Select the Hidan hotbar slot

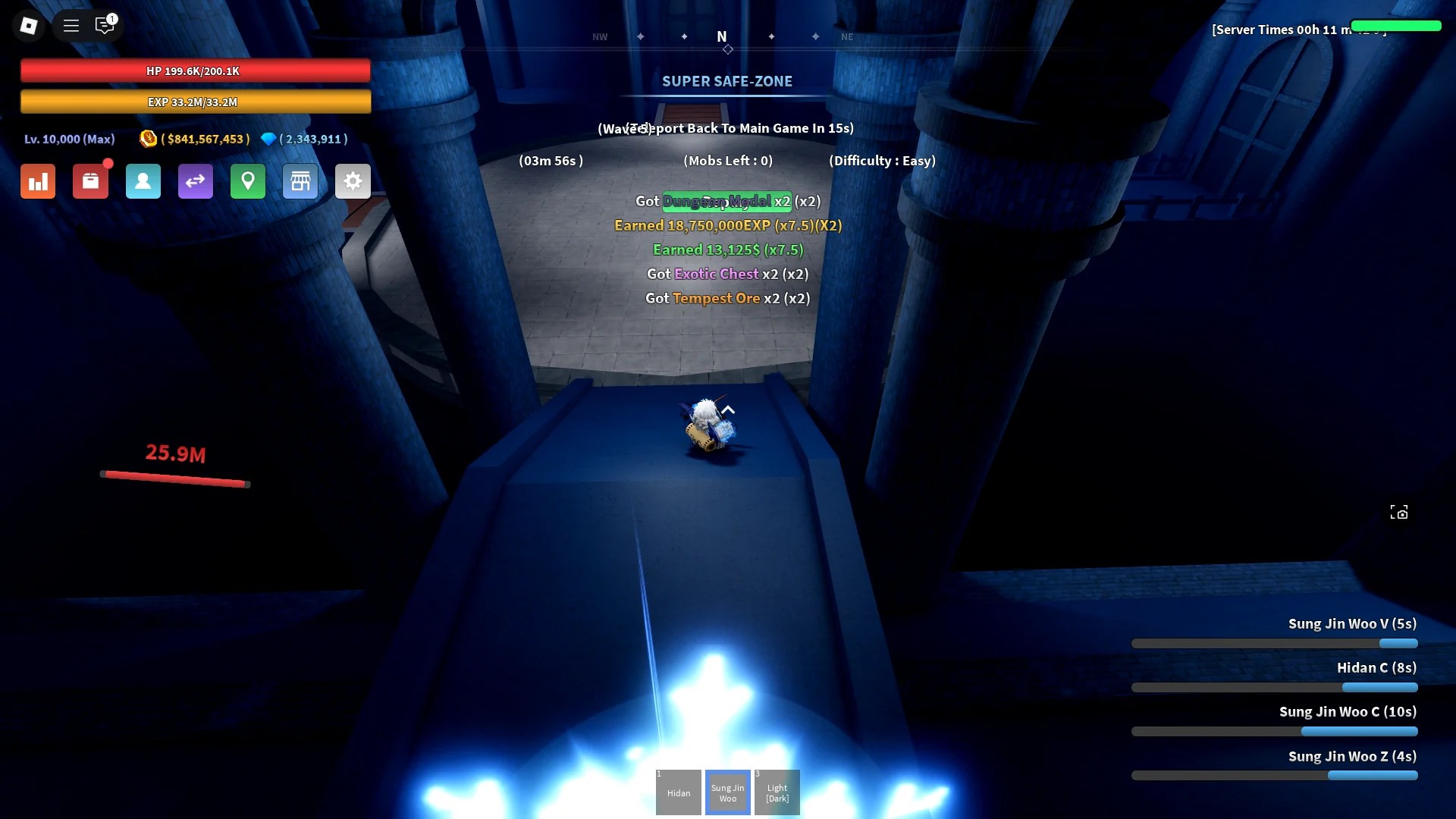pyautogui.click(x=678, y=792)
